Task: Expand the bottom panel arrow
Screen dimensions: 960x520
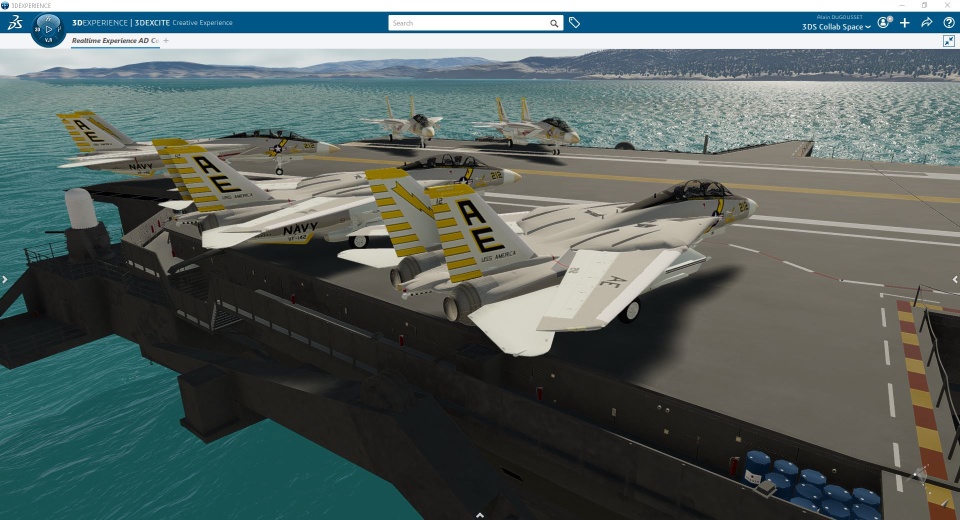Action: 480,515
